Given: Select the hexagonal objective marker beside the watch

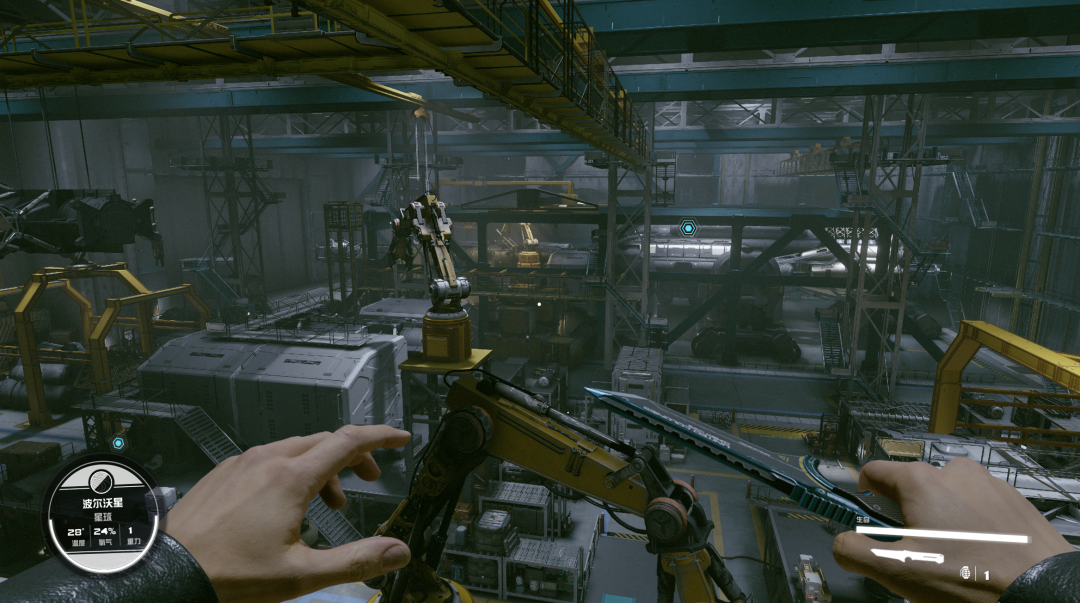Looking at the screenshot, I should [118, 443].
